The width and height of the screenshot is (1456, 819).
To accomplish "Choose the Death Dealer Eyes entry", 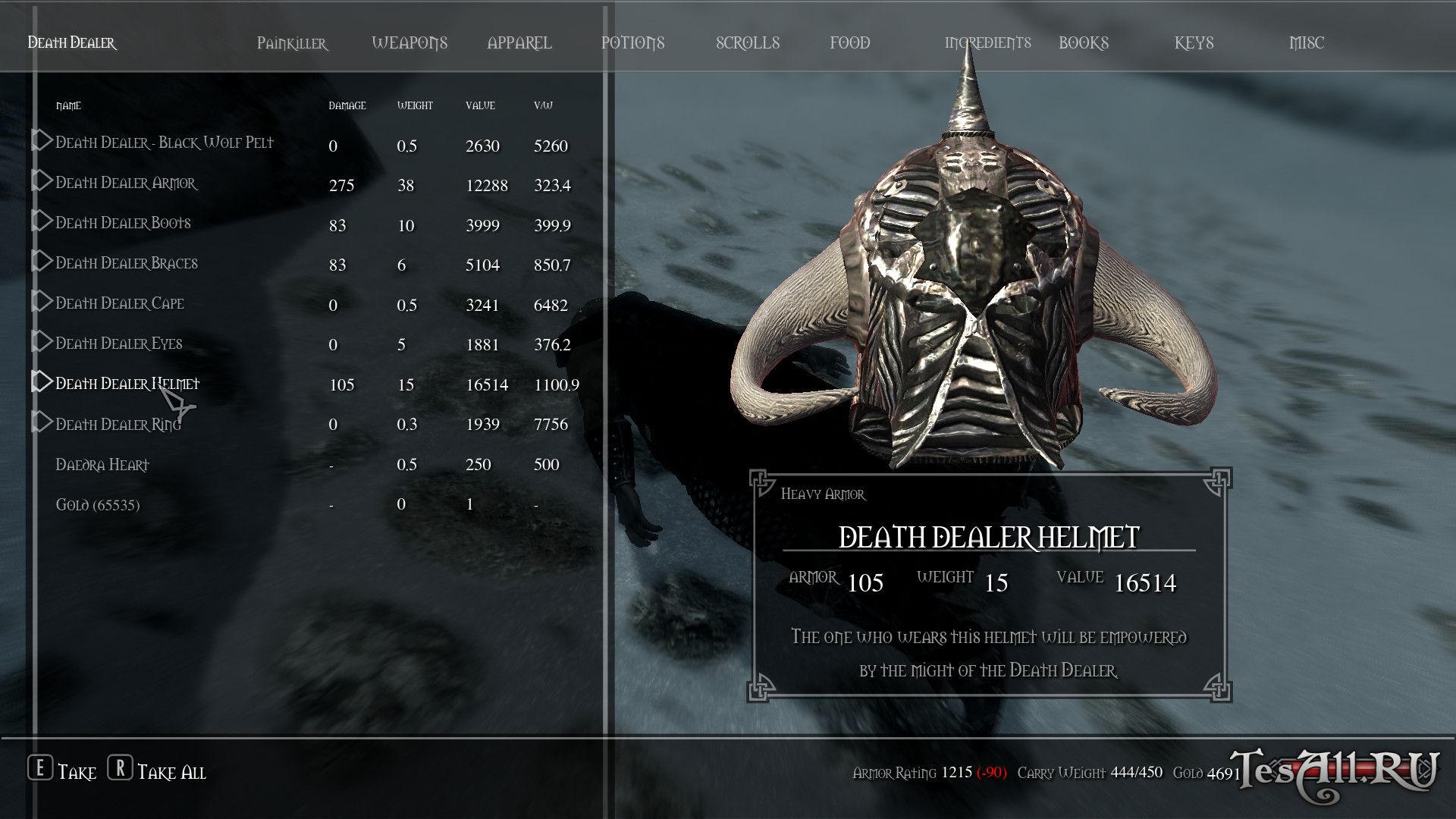I will [x=119, y=344].
